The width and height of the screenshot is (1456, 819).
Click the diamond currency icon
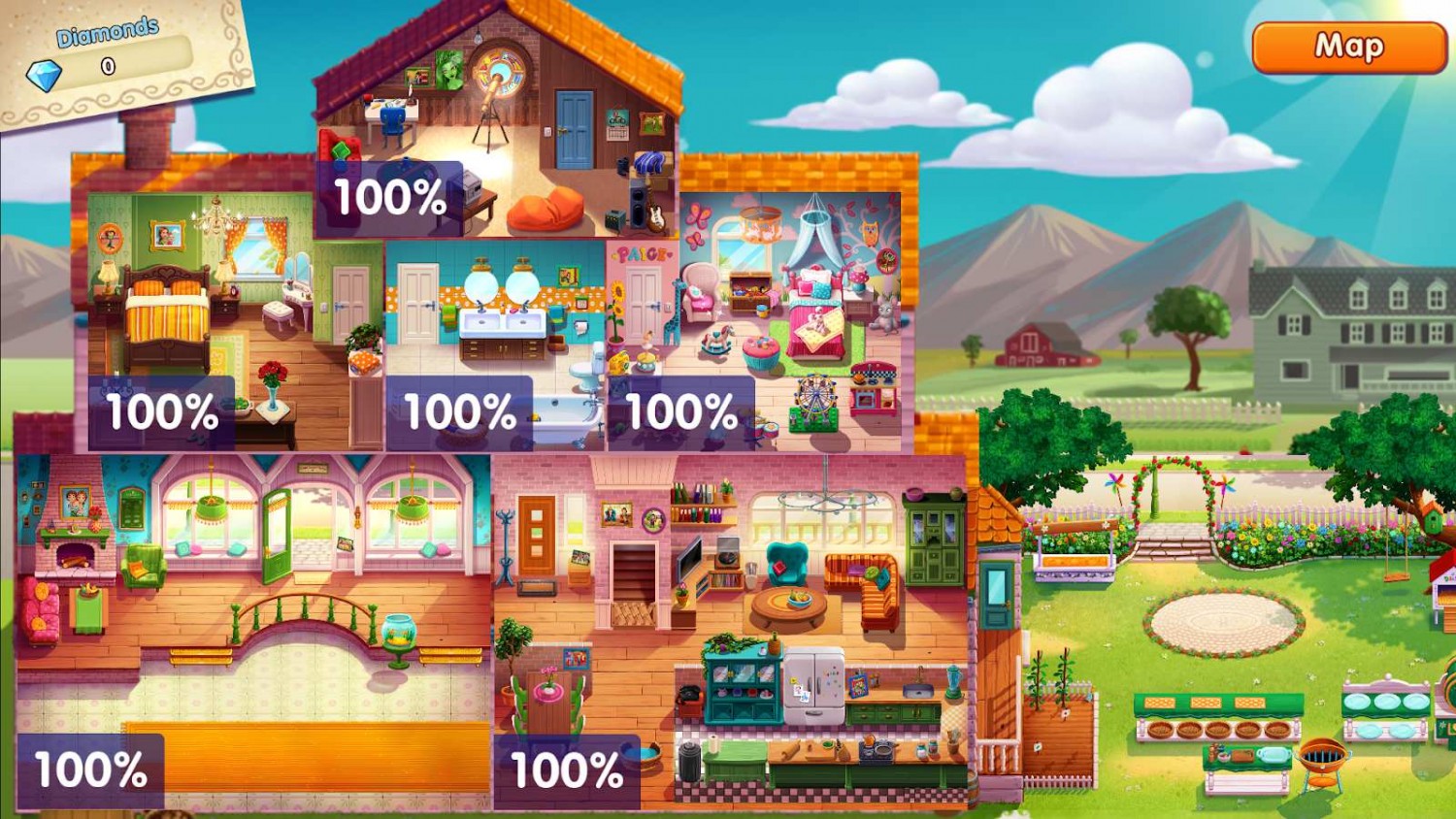pos(43,72)
